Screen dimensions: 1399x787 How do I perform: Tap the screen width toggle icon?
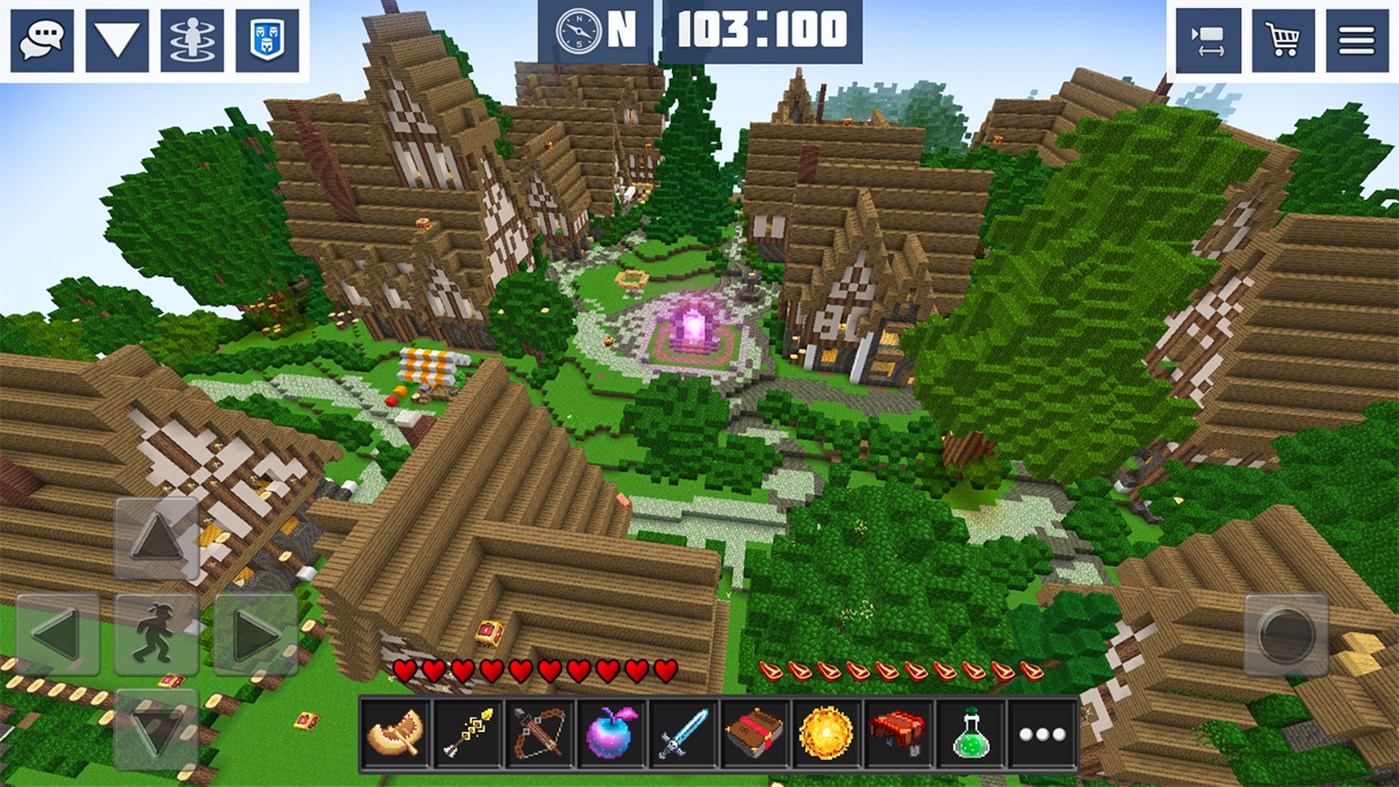1208,38
